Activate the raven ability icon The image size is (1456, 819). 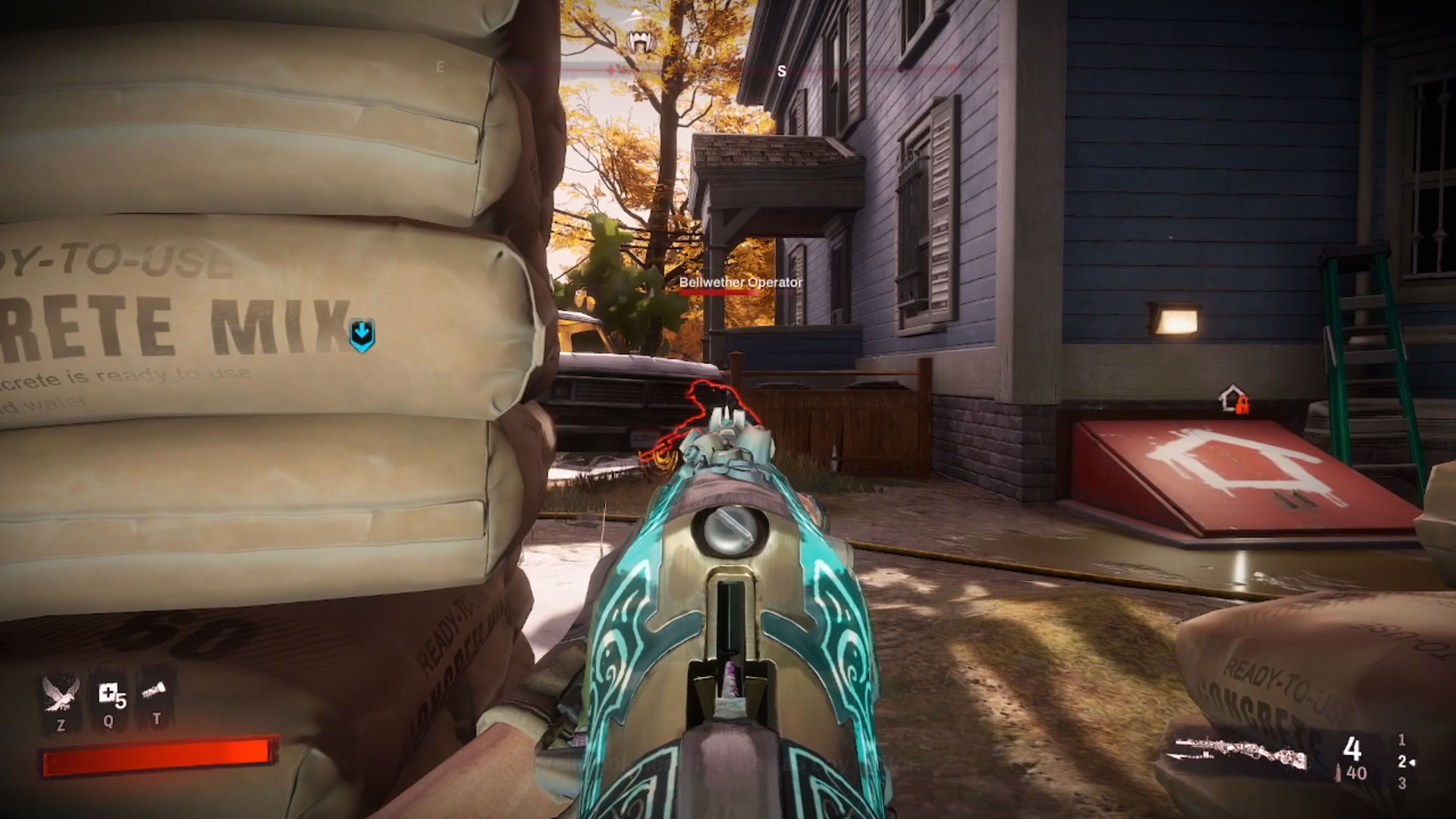pos(61,695)
